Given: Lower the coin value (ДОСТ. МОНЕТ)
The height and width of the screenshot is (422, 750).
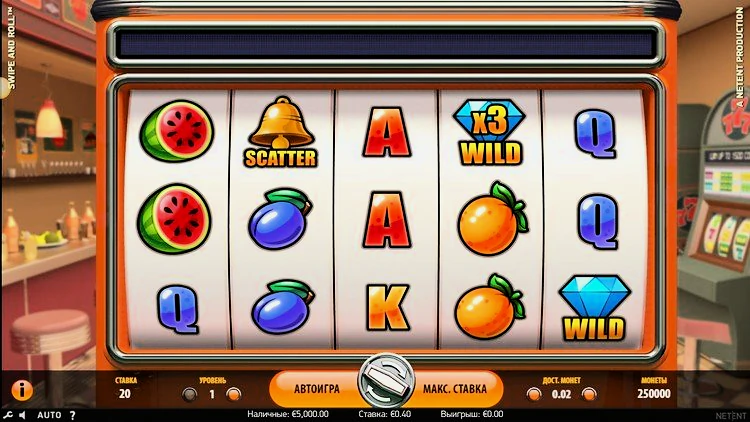Looking at the screenshot, I should (533, 394).
